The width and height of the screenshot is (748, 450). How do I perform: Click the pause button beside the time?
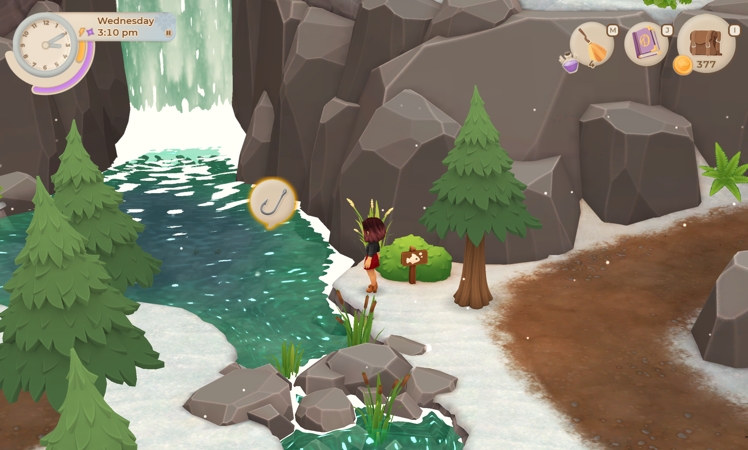(x=168, y=33)
